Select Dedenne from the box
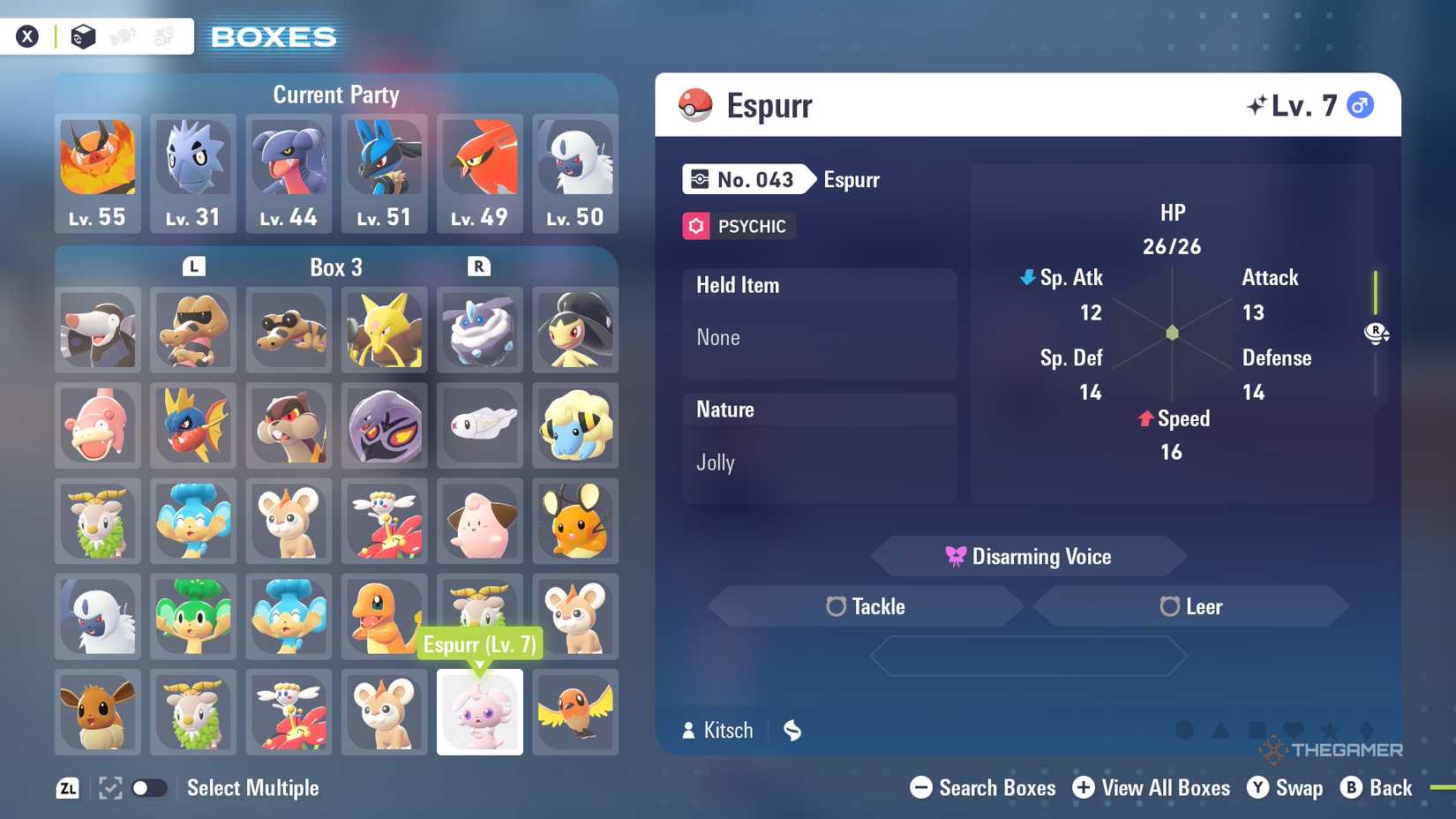Image resolution: width=1456 pixels, height=819 pixels. [575, 521]
